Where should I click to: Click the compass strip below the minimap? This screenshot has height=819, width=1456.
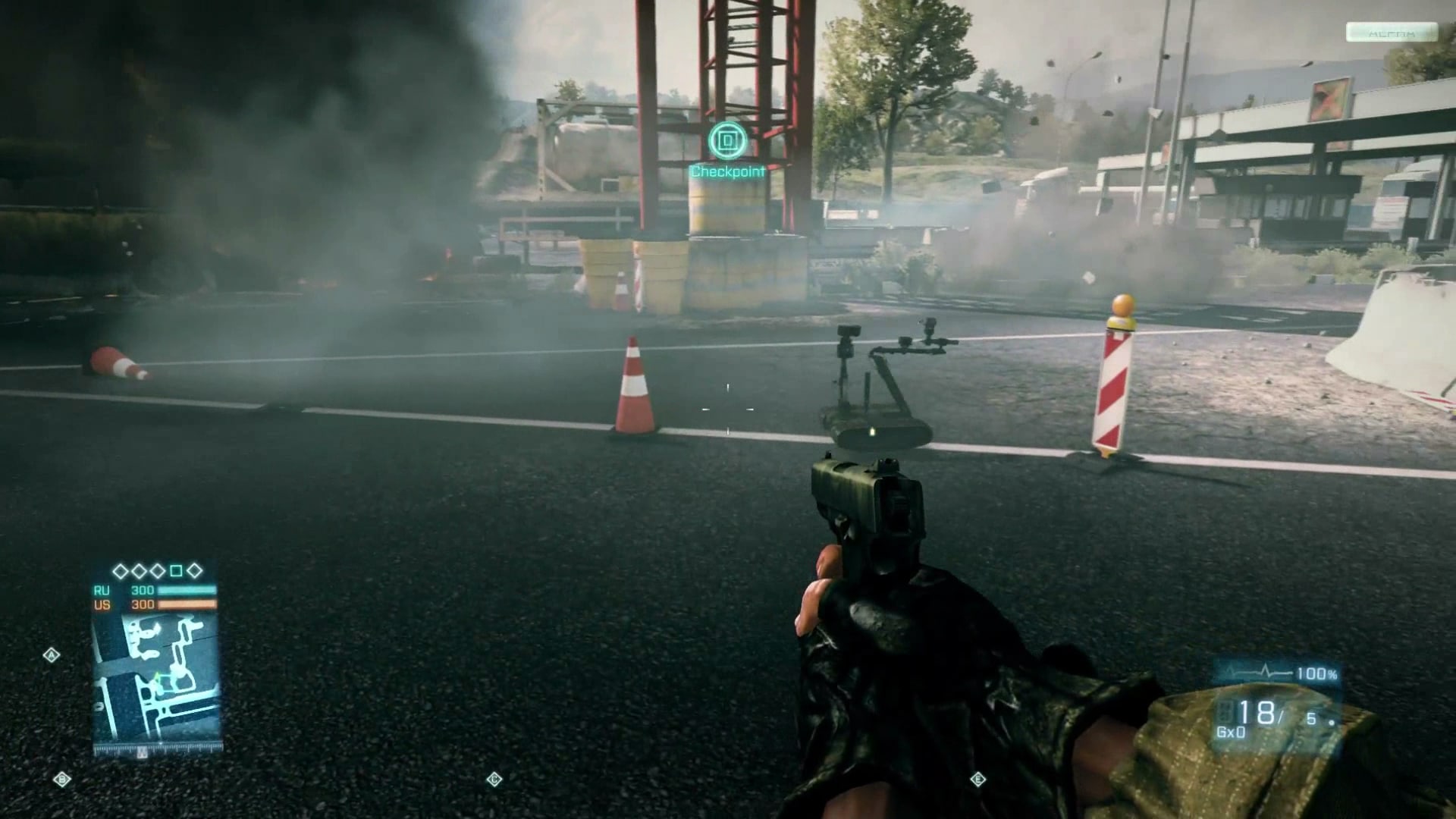[157, 750]
